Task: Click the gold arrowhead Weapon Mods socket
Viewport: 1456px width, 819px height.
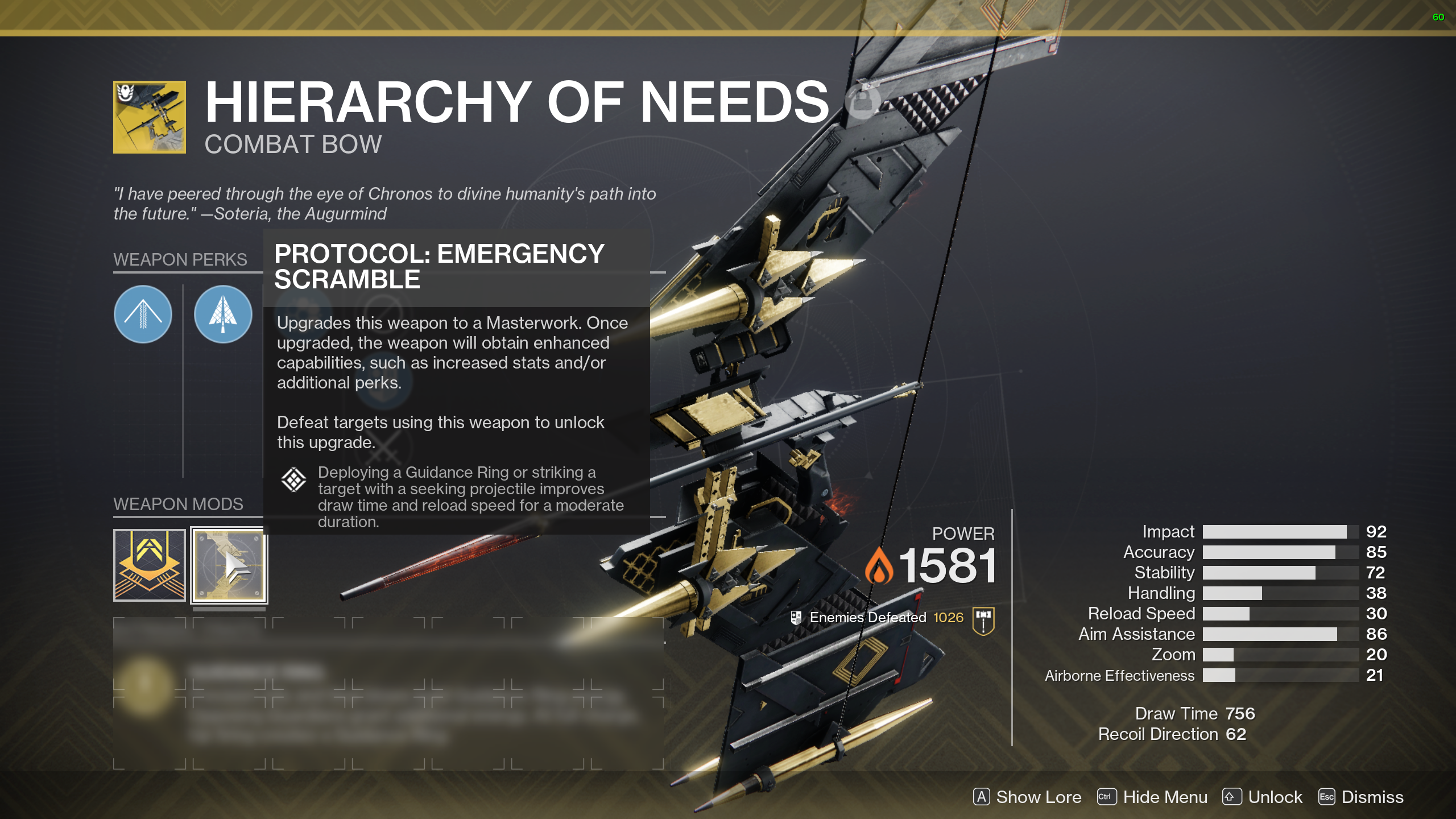Action: tap(149, 565)
